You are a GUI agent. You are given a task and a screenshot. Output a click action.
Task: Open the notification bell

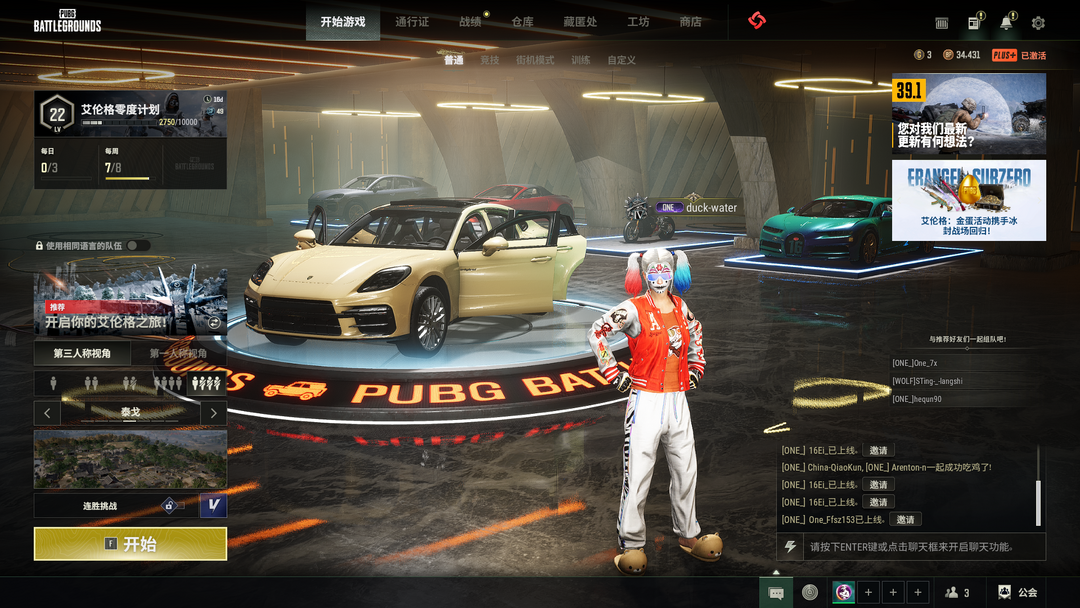click(1006, 23)
